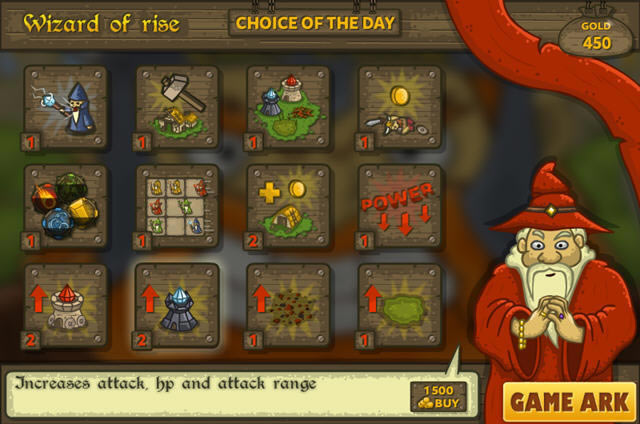Screen dimensions: 640x424
Task: Select the colored gems upgrade tile
Action: coord(66,206)
